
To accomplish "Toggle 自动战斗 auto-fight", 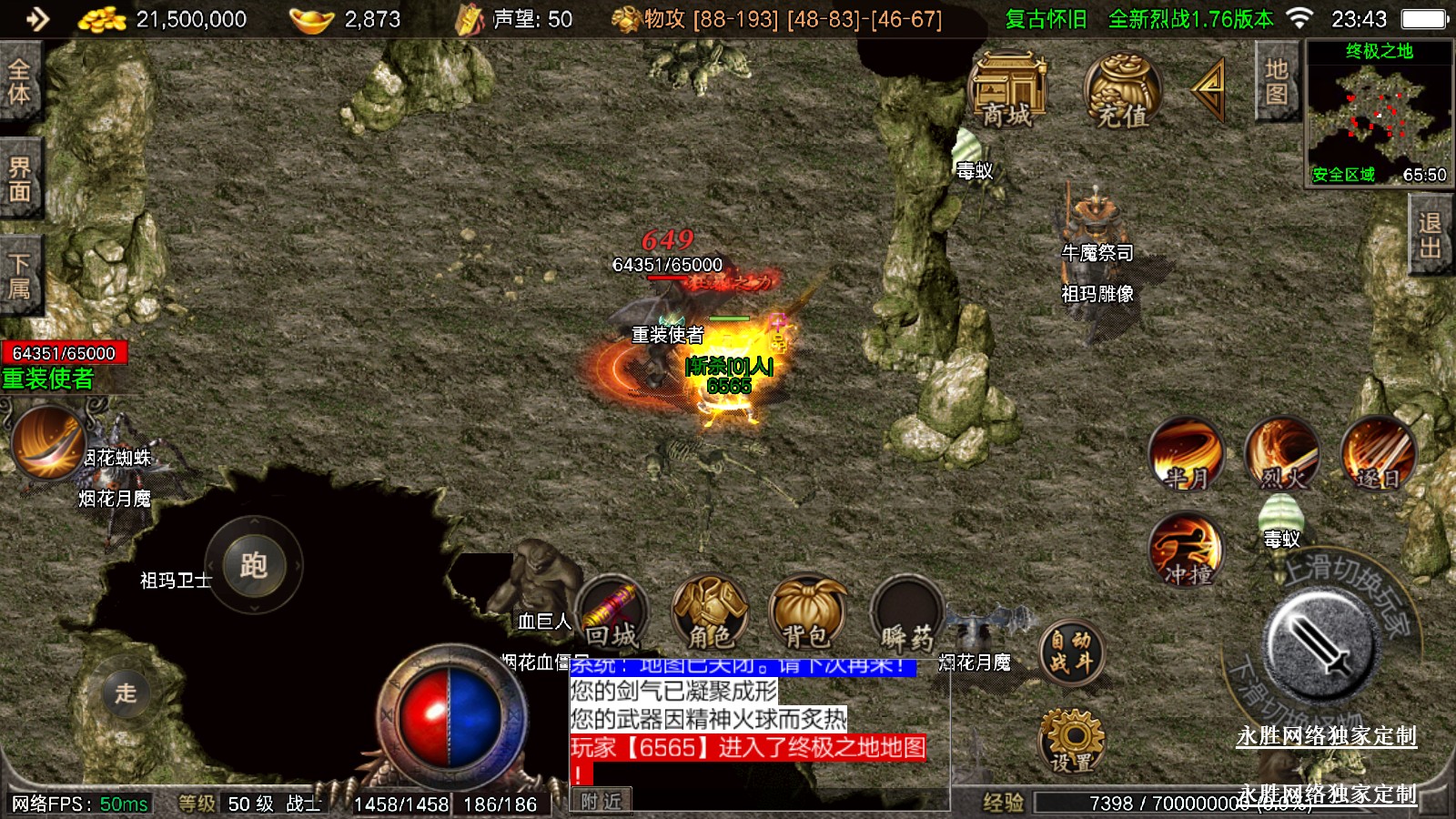I will pyautogui.click(x=1071, y=652).
